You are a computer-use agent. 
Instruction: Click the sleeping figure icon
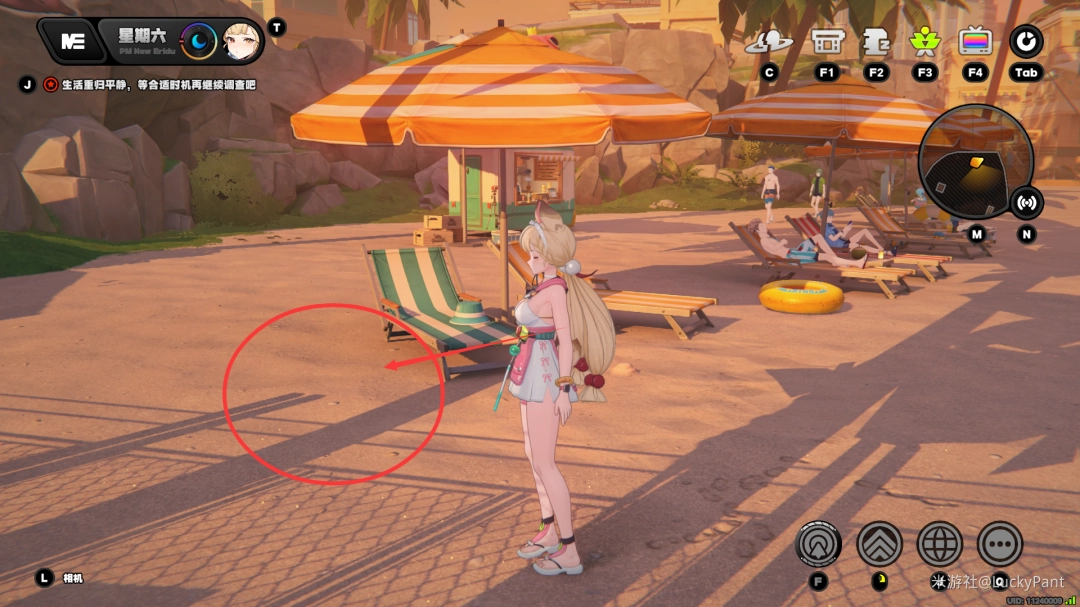point(876,42)
